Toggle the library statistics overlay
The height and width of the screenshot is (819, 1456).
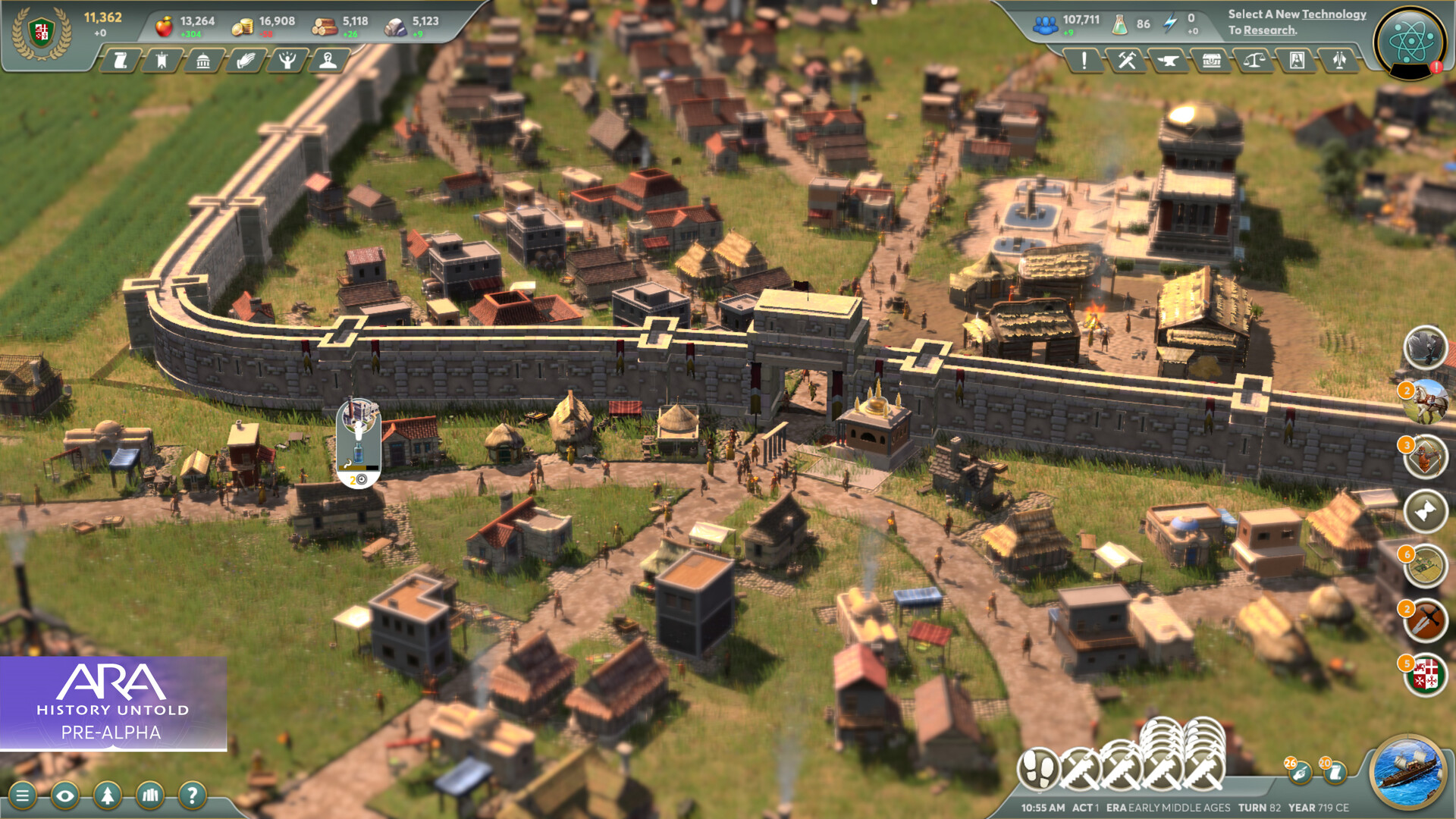click(x=150, y=796)
